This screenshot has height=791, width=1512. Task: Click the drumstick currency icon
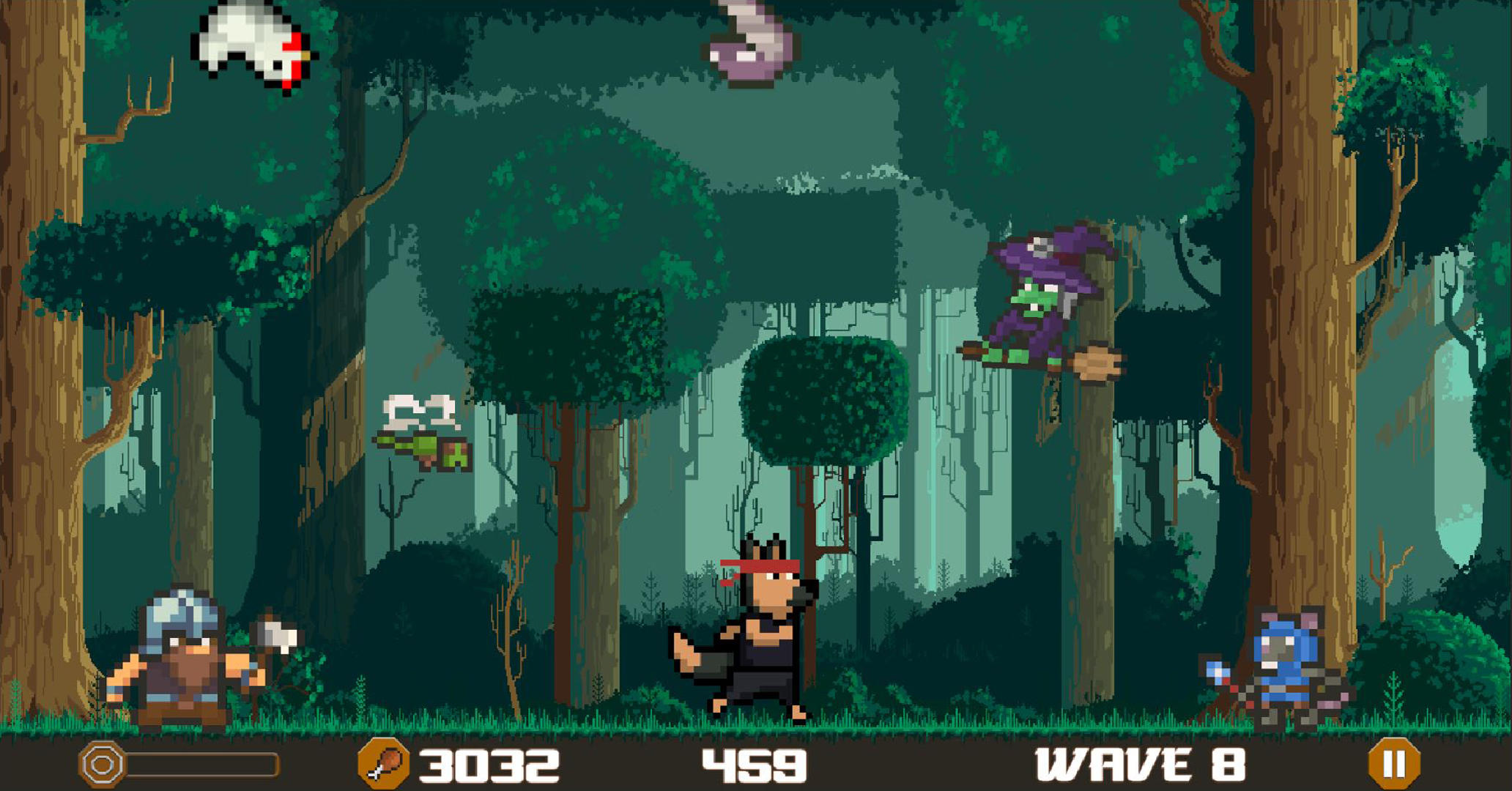point(388,765)
